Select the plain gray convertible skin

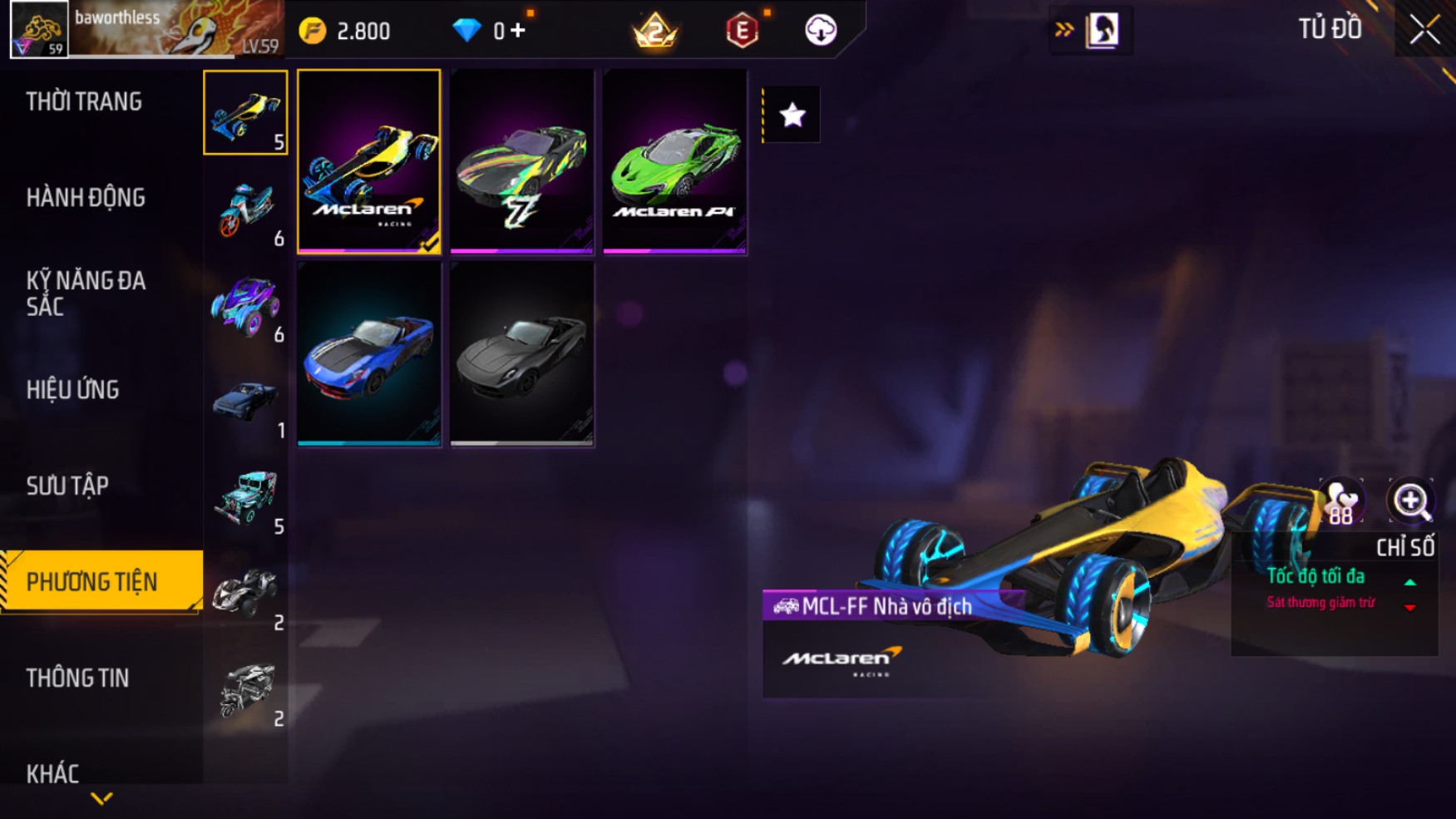[522, 354]
